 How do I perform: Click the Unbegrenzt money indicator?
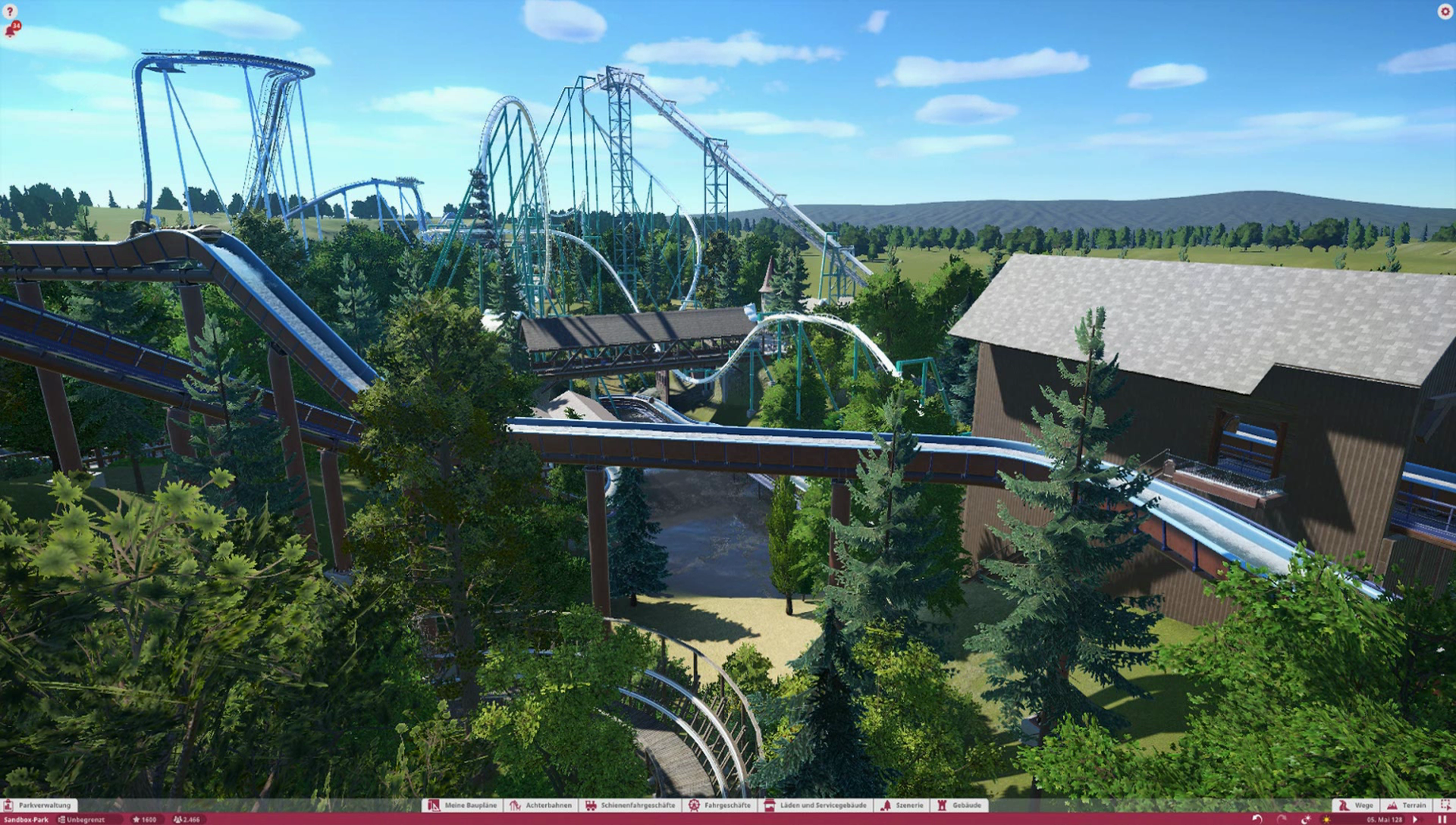(x=82, y=820)
